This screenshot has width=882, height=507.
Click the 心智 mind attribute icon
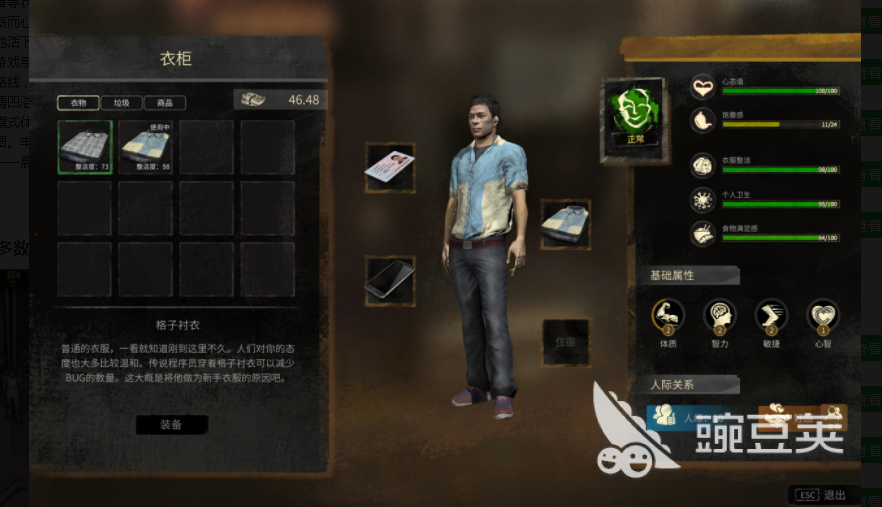coord(823,314)
